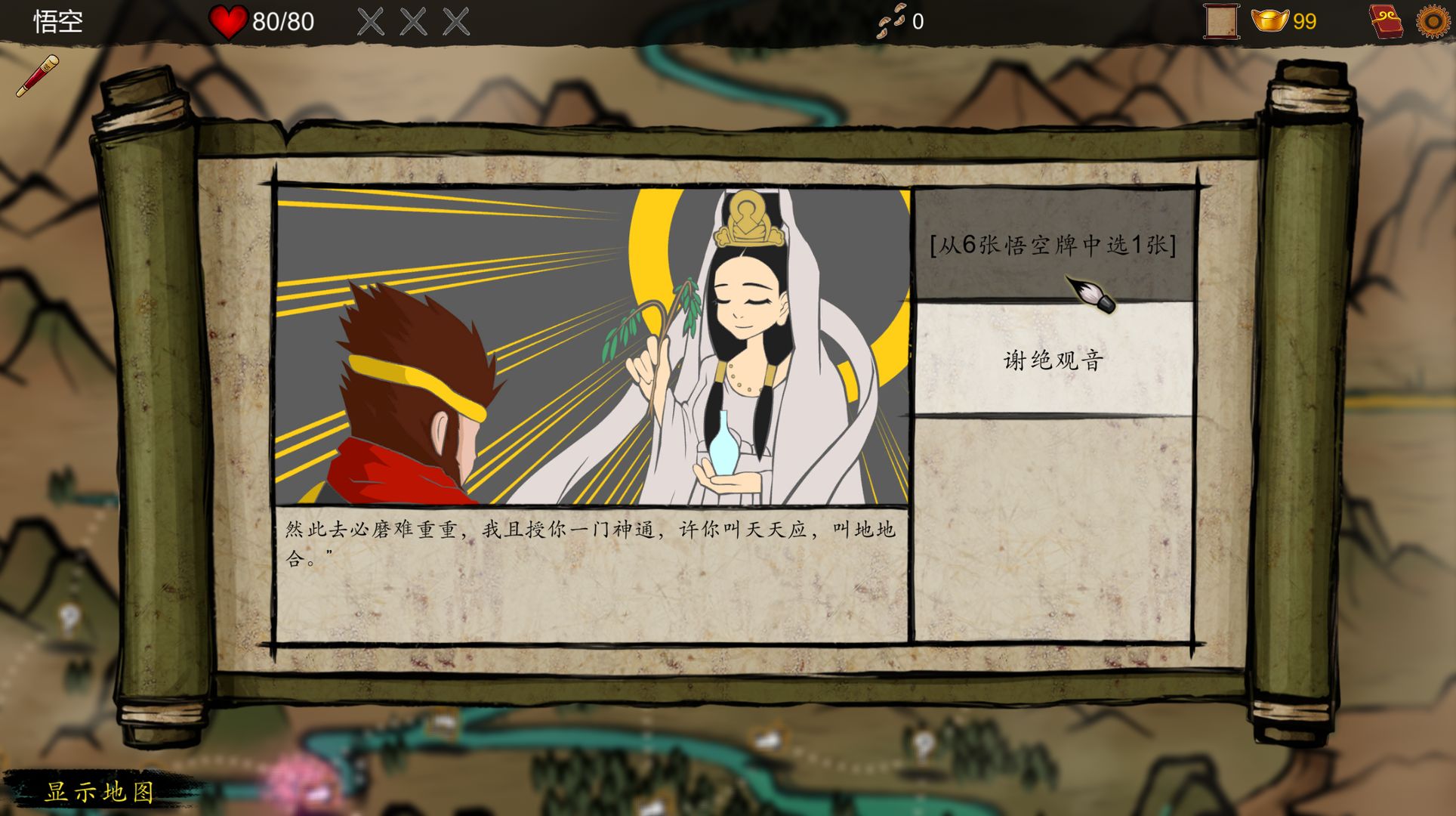Open the settings gear icon

pos(1432,21)
